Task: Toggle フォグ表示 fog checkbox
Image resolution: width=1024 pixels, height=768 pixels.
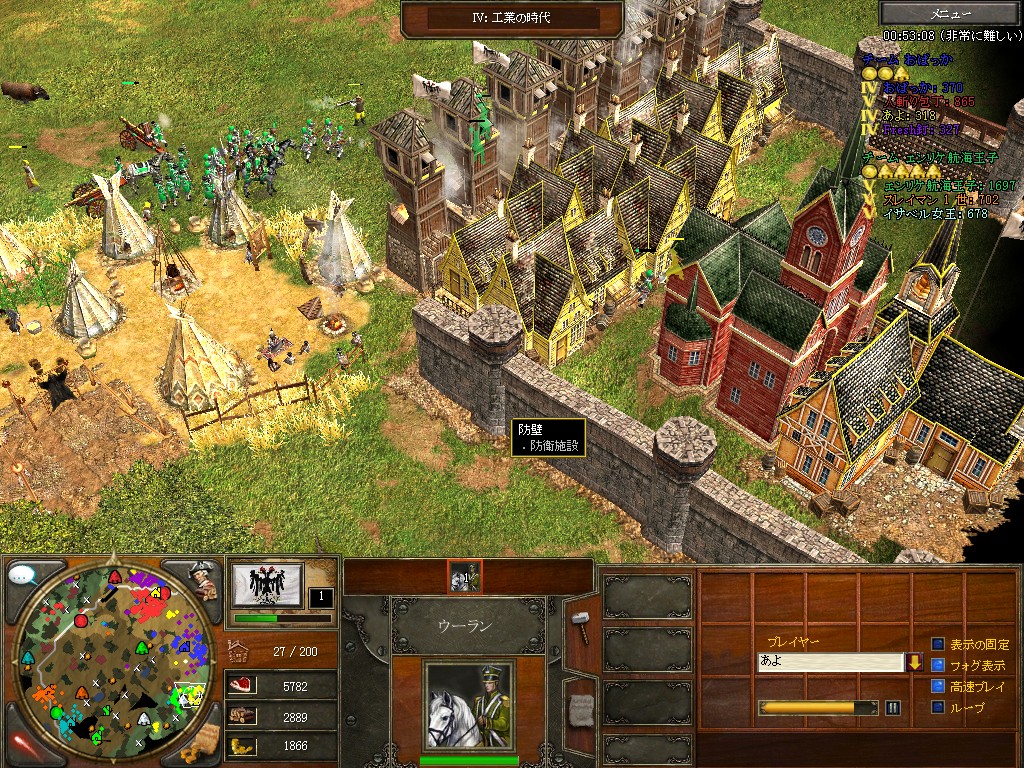Action: (938, 666)
